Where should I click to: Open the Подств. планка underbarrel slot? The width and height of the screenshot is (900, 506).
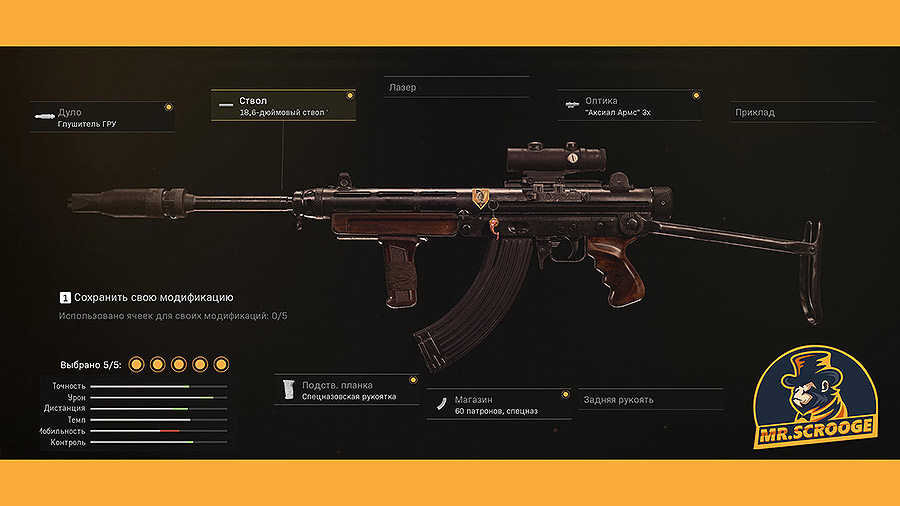346,390
